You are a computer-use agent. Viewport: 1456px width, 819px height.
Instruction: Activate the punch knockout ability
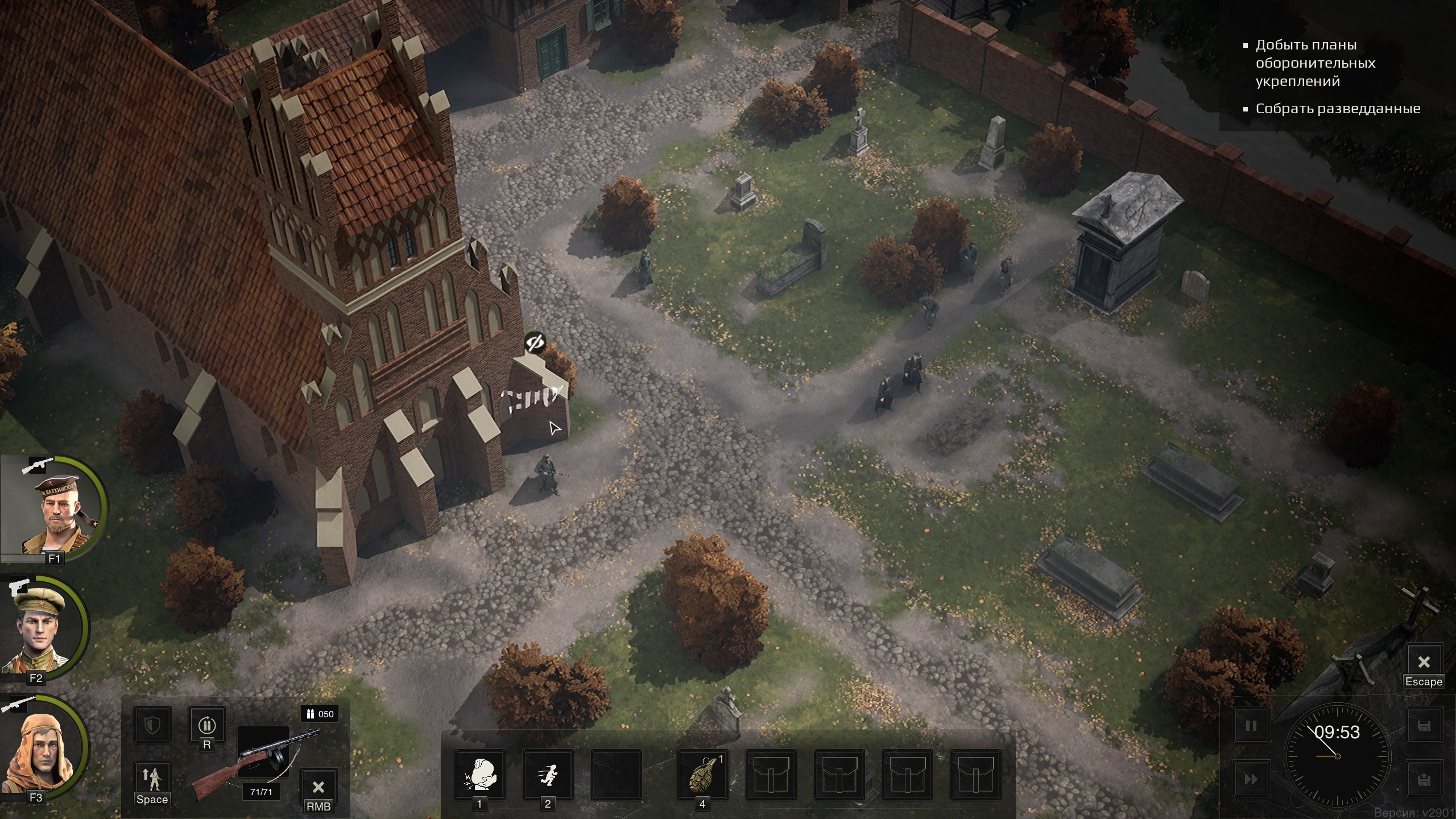tap(479, 775)
